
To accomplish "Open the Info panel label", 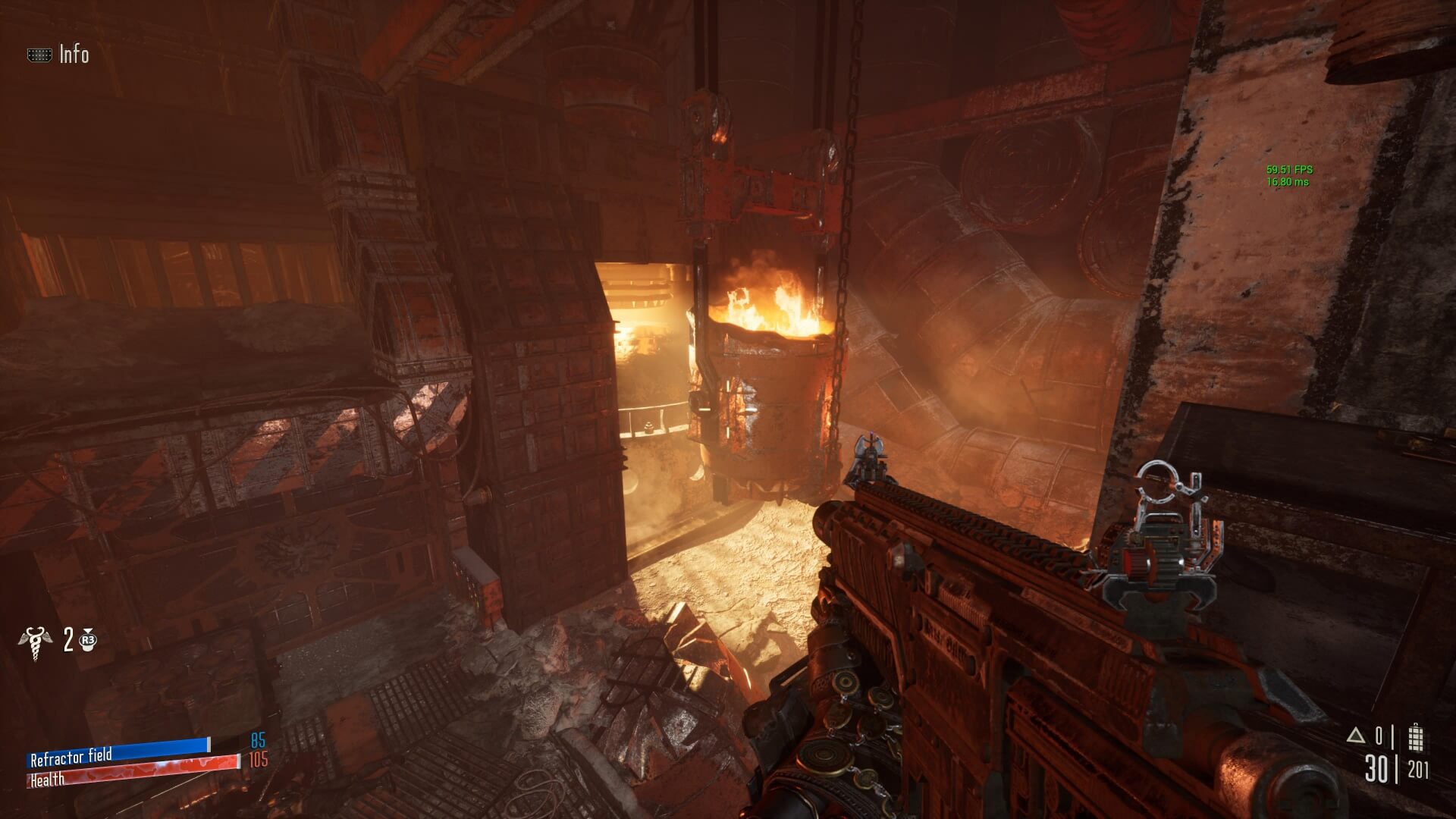I will [x=74, y=55].
